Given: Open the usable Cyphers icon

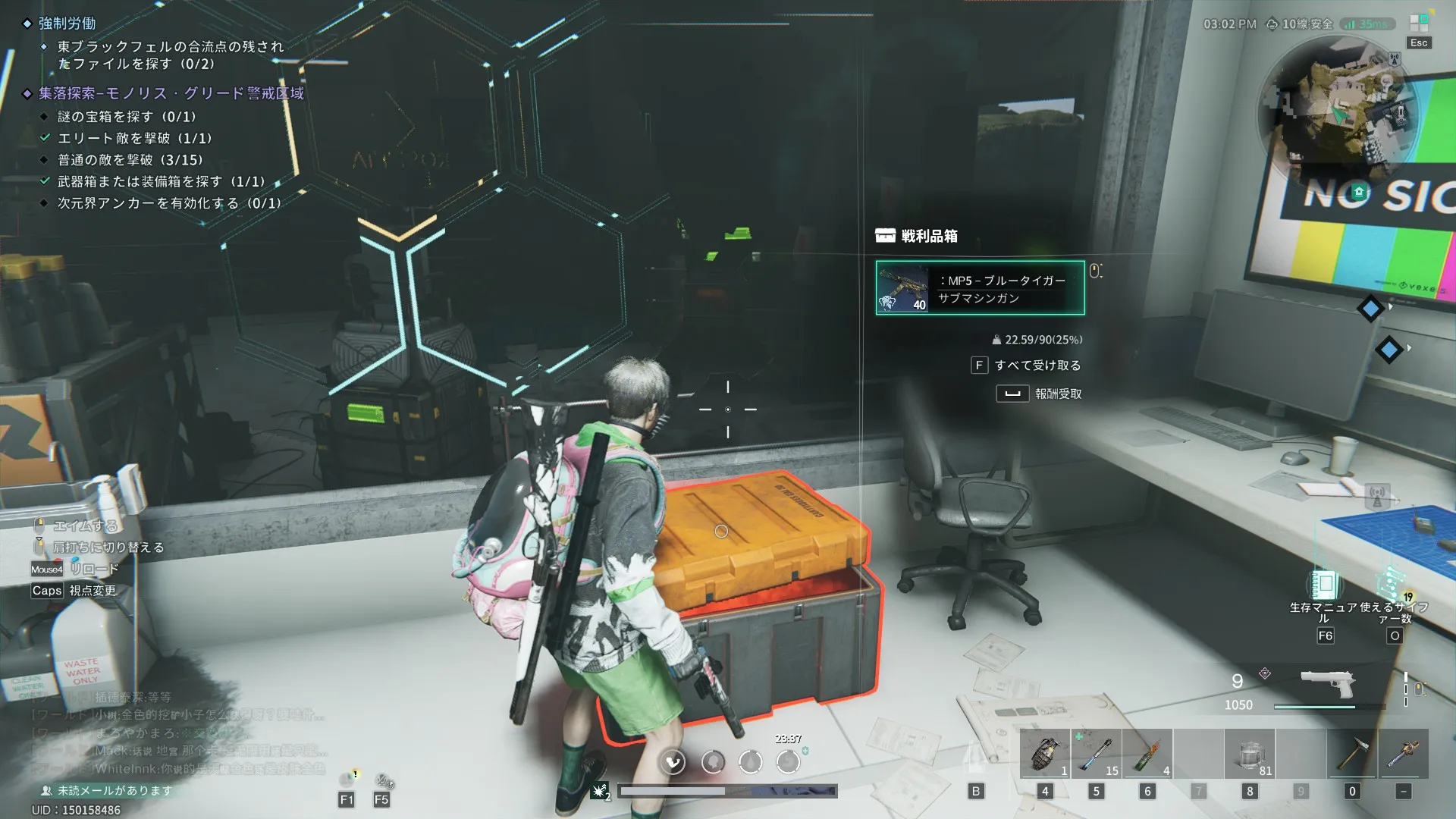Looking at the screenshot, I should click(x=1394, y=585).
